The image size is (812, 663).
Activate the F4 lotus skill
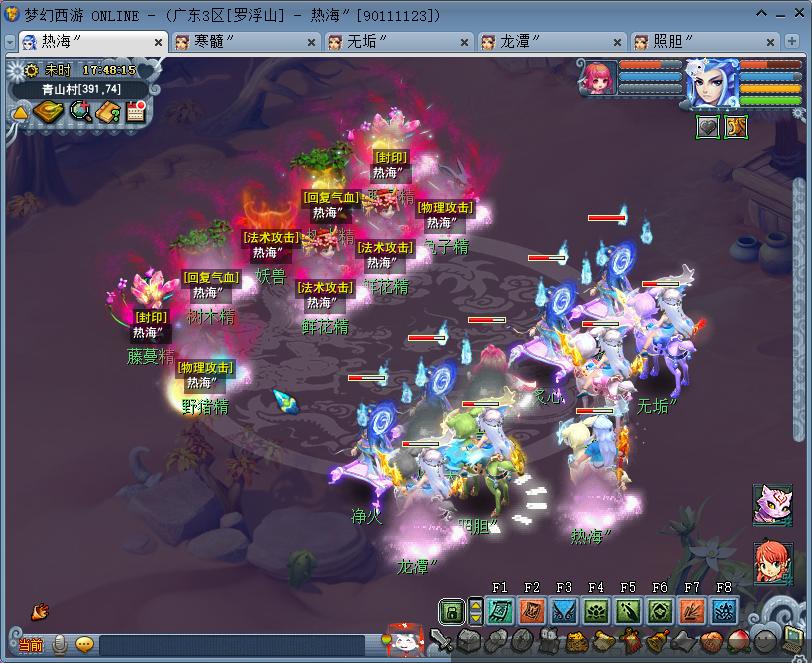point(596,610)
